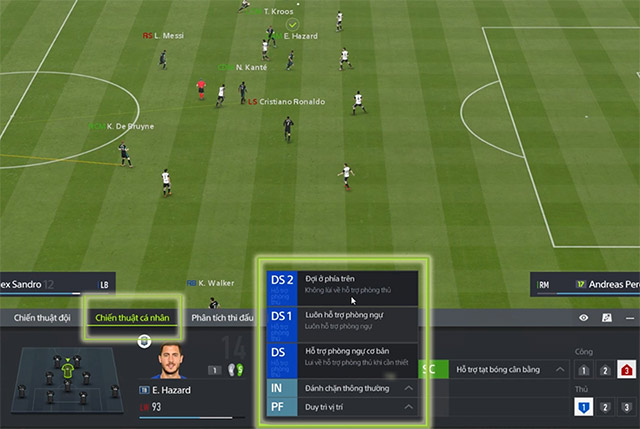Select the Alex Sandro LB player card
The image size is (640, 429).
[x=55, y=285]
